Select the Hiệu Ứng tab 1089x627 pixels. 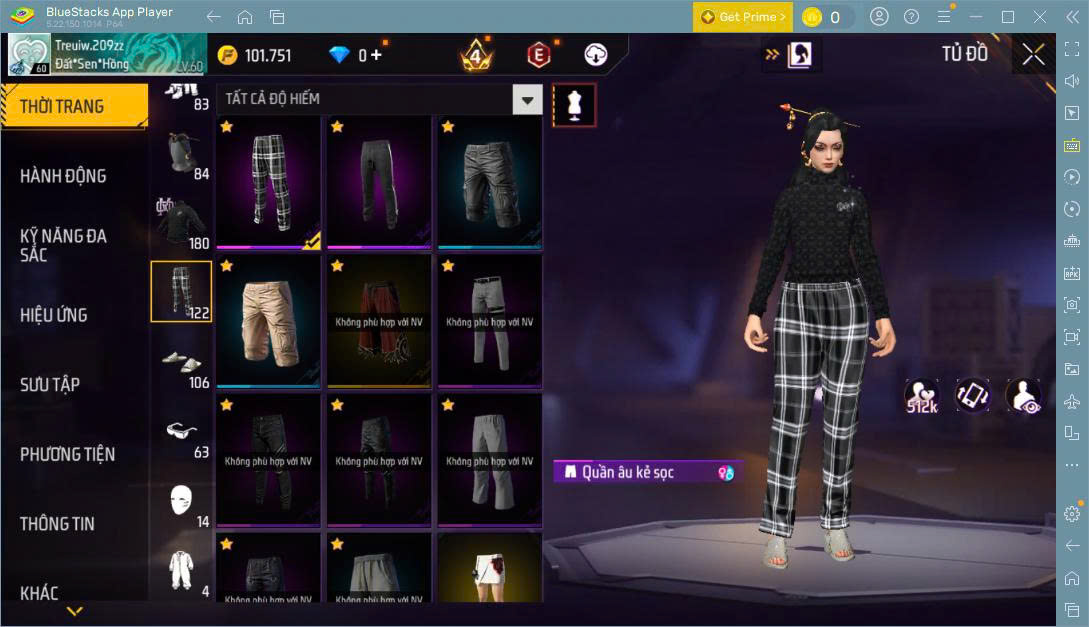click(54, 315)
